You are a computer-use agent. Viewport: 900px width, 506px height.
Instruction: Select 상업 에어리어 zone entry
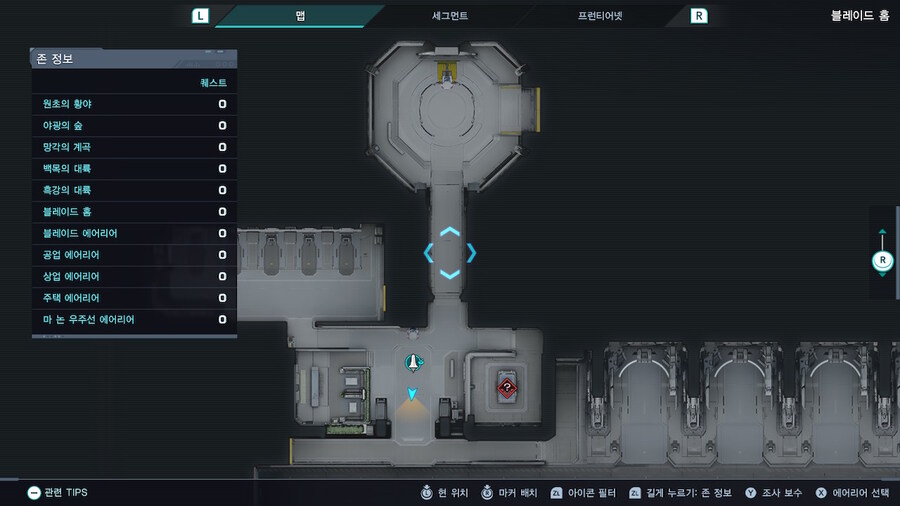click(134, 276)
